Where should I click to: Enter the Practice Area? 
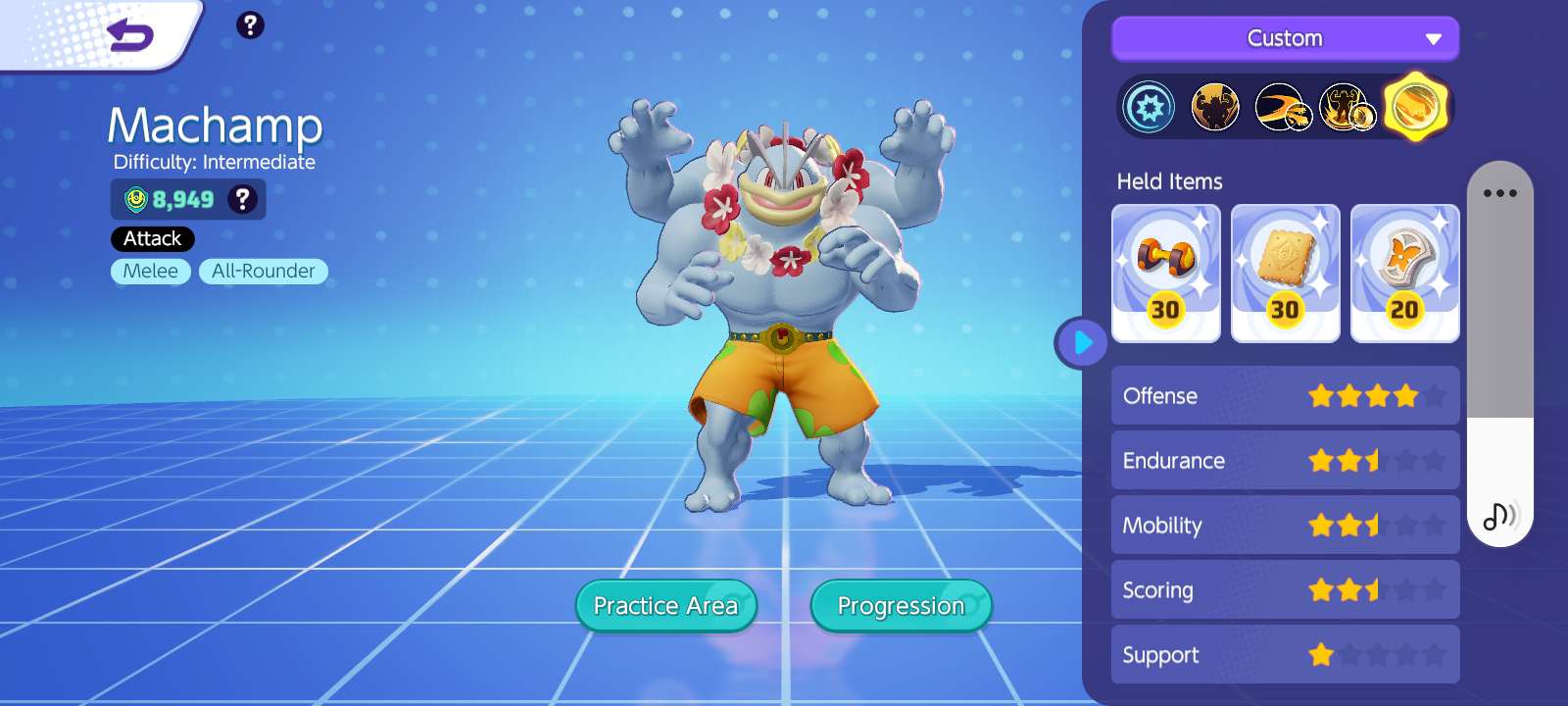(666, 606)
